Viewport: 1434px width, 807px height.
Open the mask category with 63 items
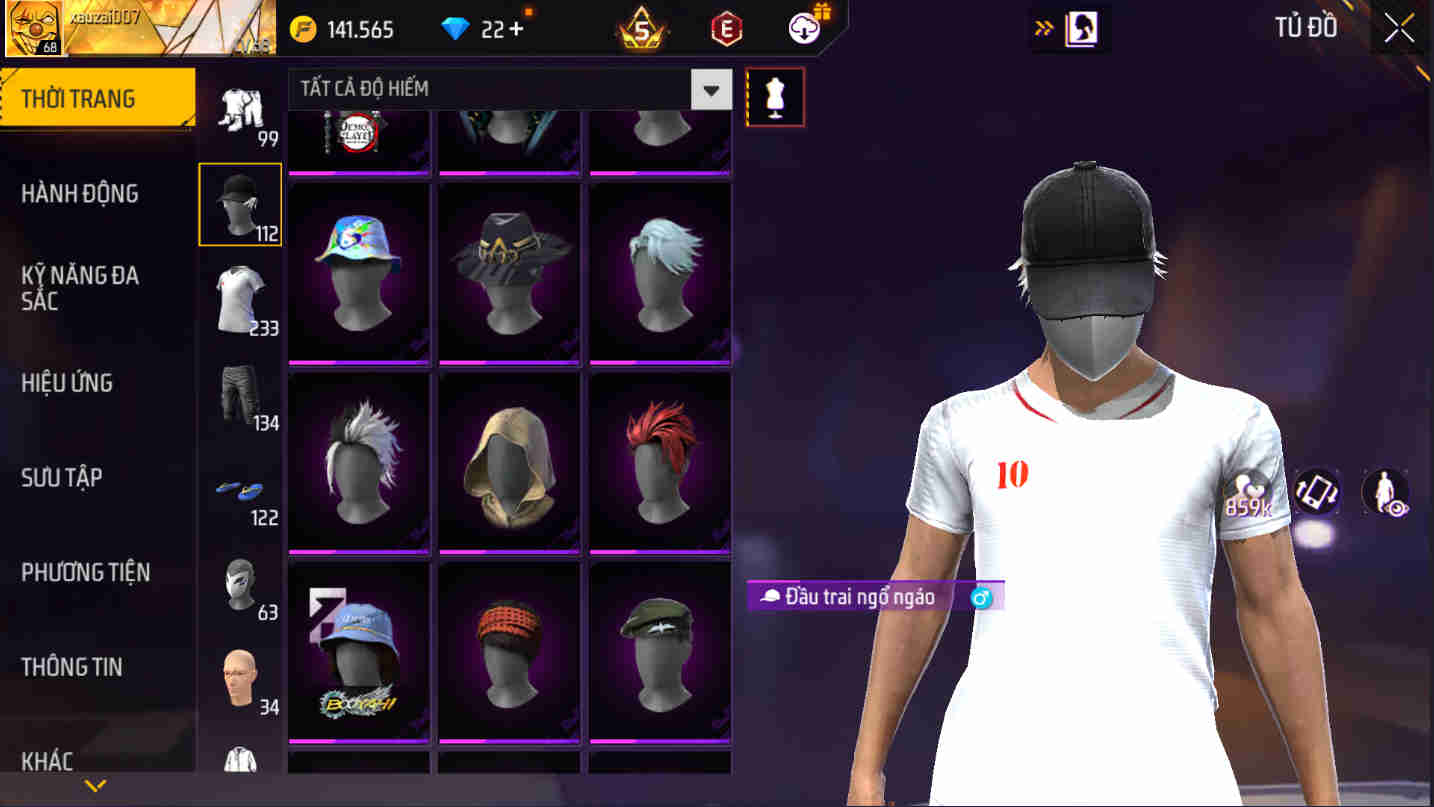tap(240, 584)
